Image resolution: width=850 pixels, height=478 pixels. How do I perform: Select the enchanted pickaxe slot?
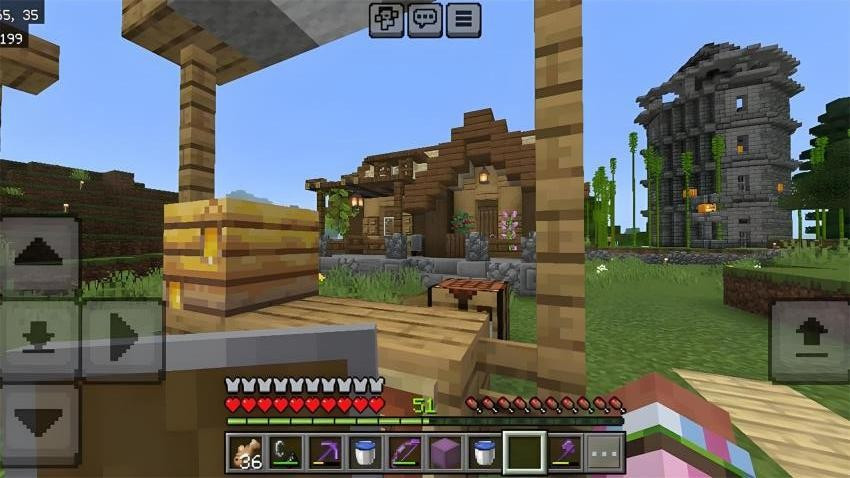(x=325, y=453)
